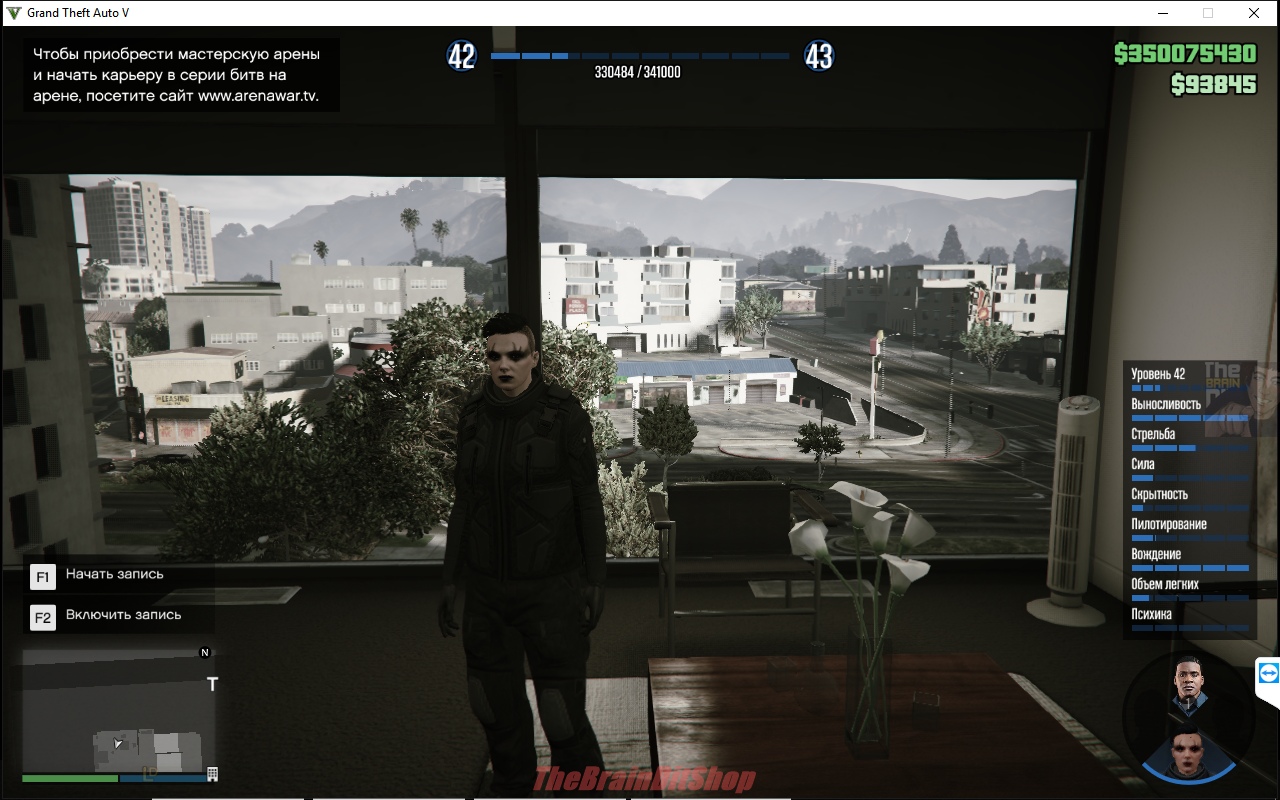1280x800 pixels.
Task: Select the T blip on the minimap
Action: (x=212, y=685)
